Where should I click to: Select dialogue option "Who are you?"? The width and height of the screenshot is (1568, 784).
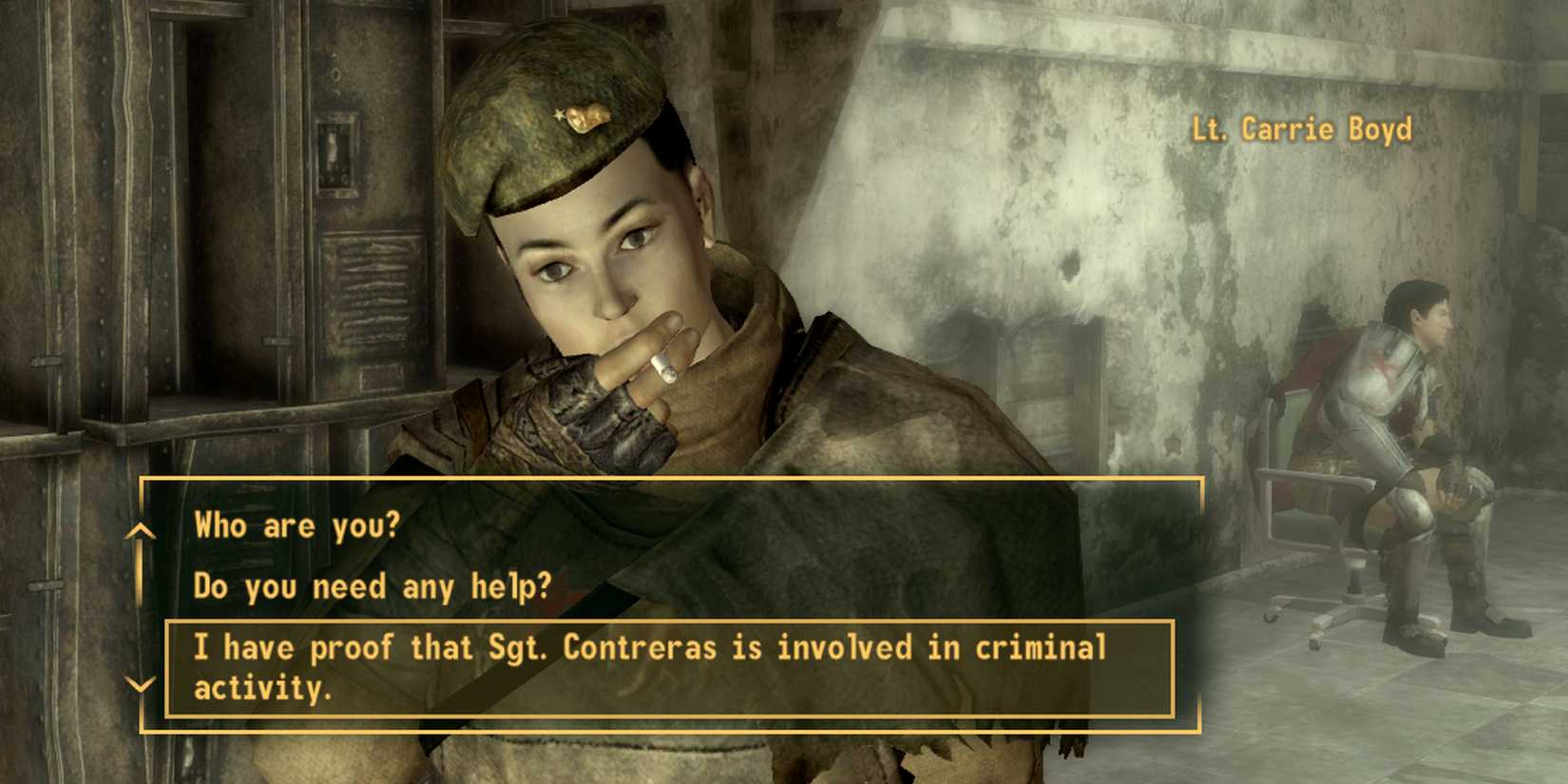click(x=297, y=525)
